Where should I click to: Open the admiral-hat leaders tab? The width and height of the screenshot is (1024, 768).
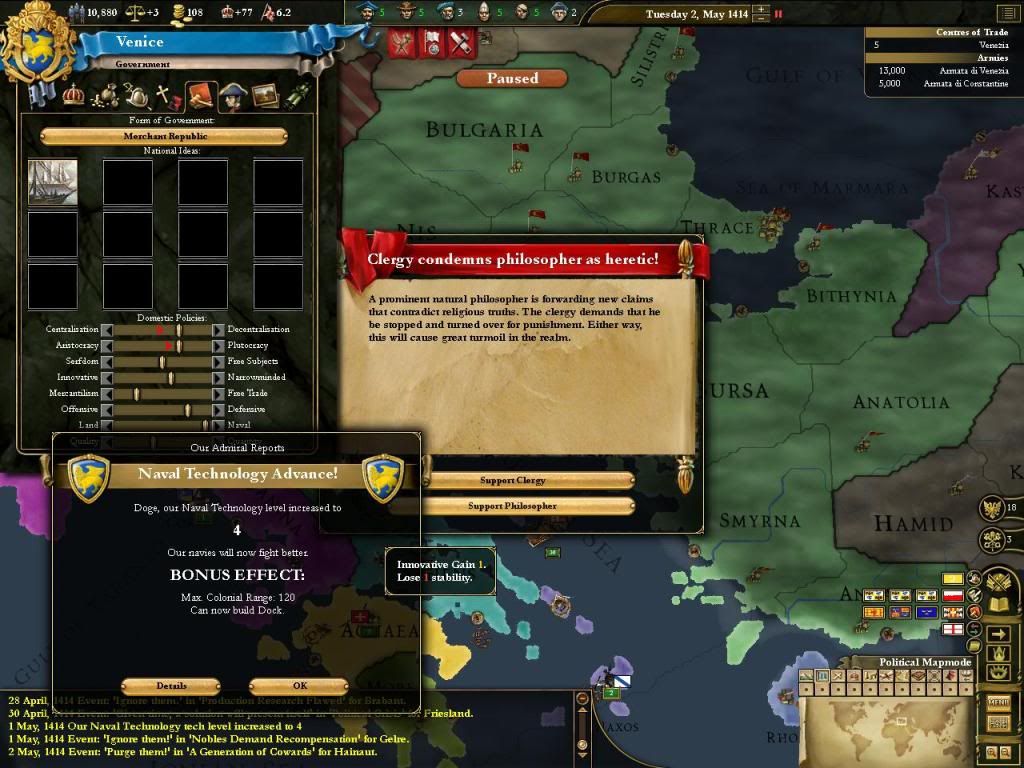click(x=233, y=96)
